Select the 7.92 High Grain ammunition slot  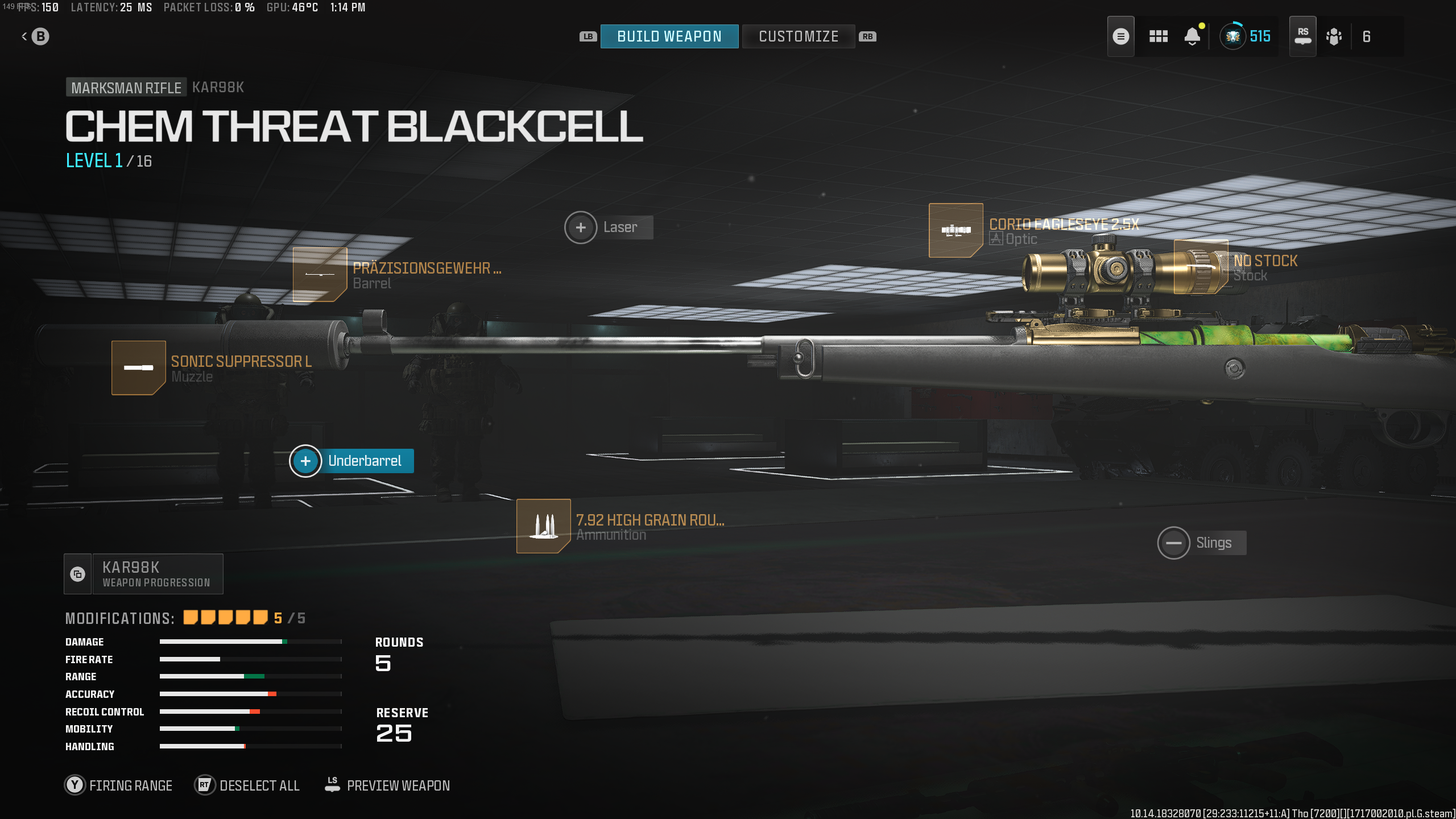coord(543,526)
